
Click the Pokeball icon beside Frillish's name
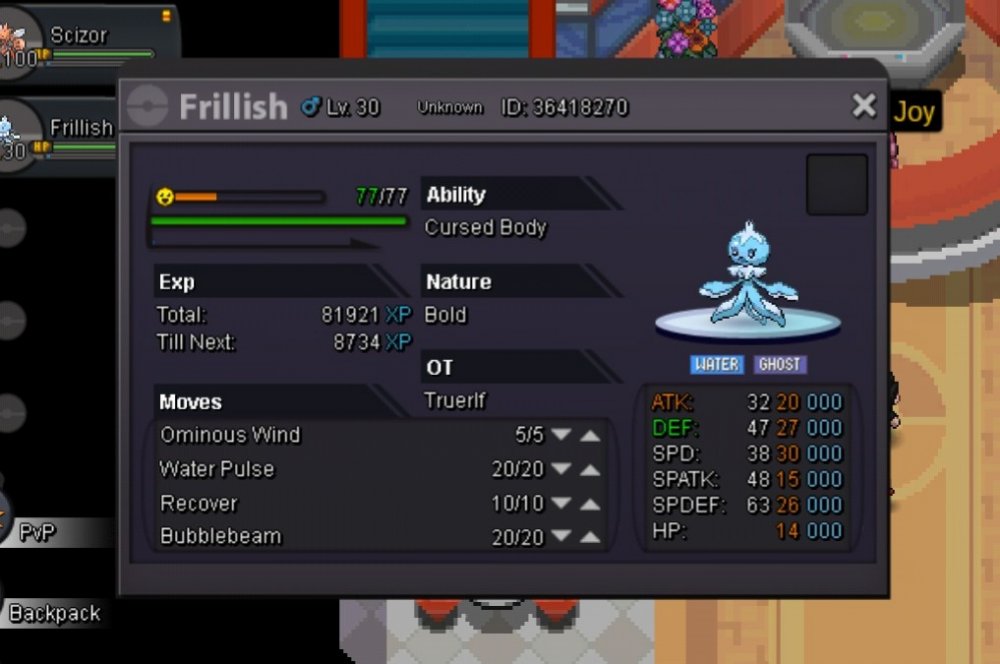148,107
